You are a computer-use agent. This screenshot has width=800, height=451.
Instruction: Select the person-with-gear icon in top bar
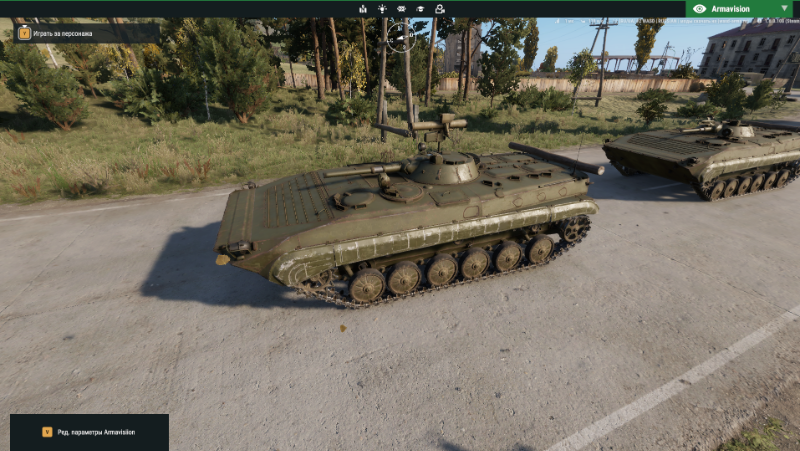tap(440, 8)
